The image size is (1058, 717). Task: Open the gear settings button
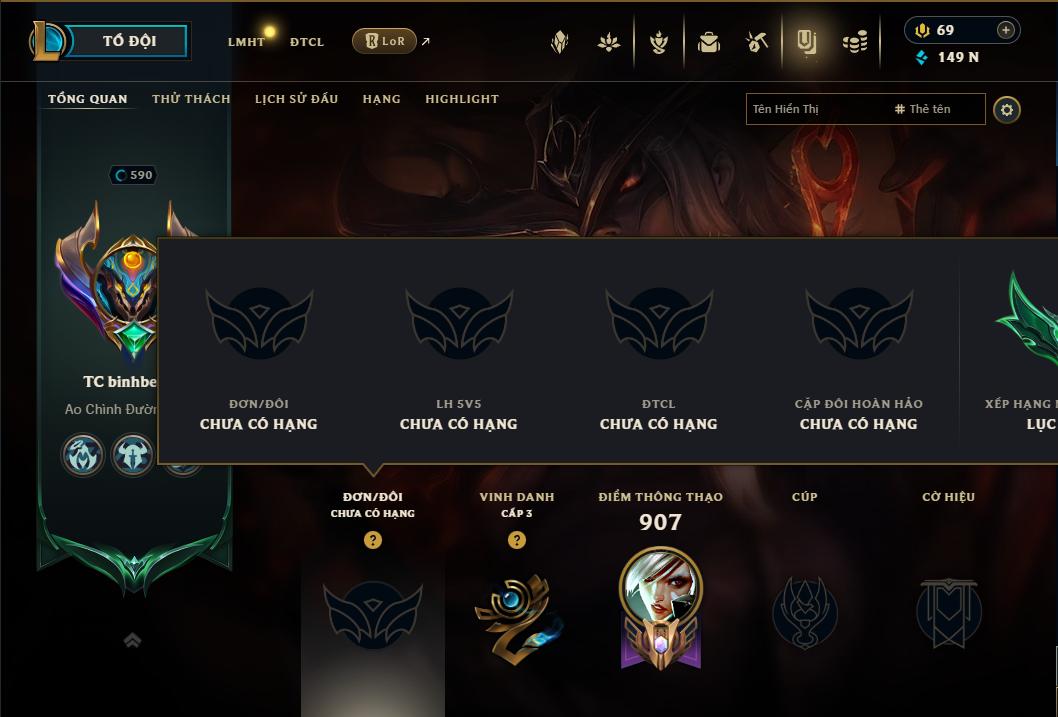pos(1007,109)
